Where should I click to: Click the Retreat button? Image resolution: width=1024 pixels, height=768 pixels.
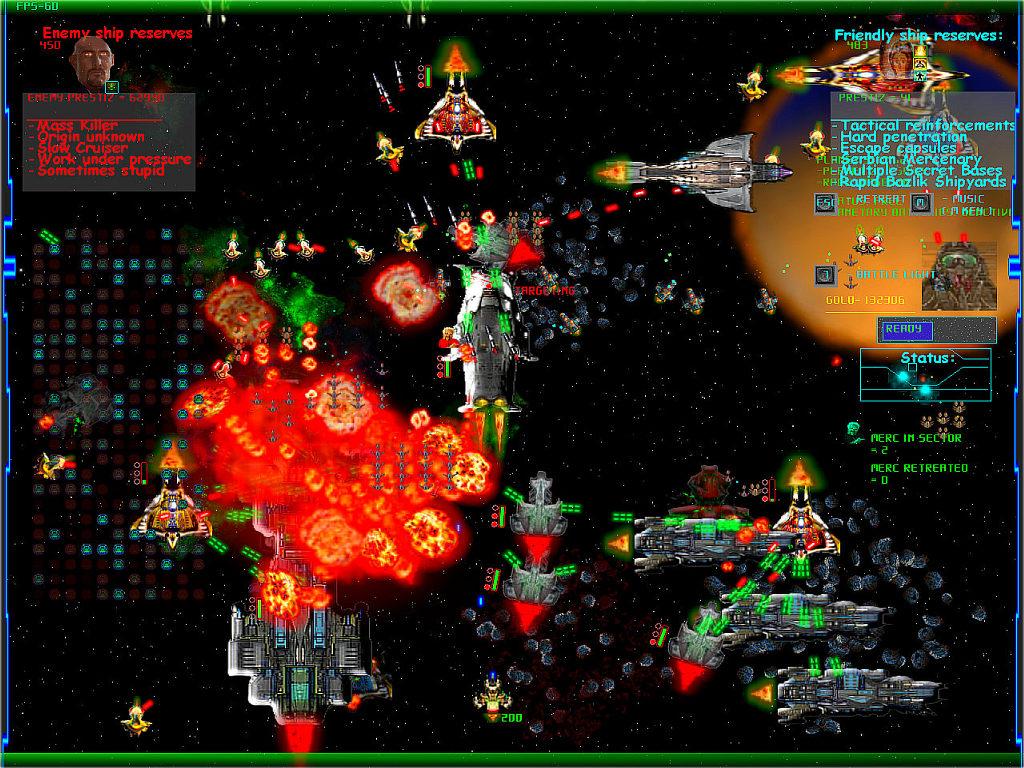coord(827,203)
